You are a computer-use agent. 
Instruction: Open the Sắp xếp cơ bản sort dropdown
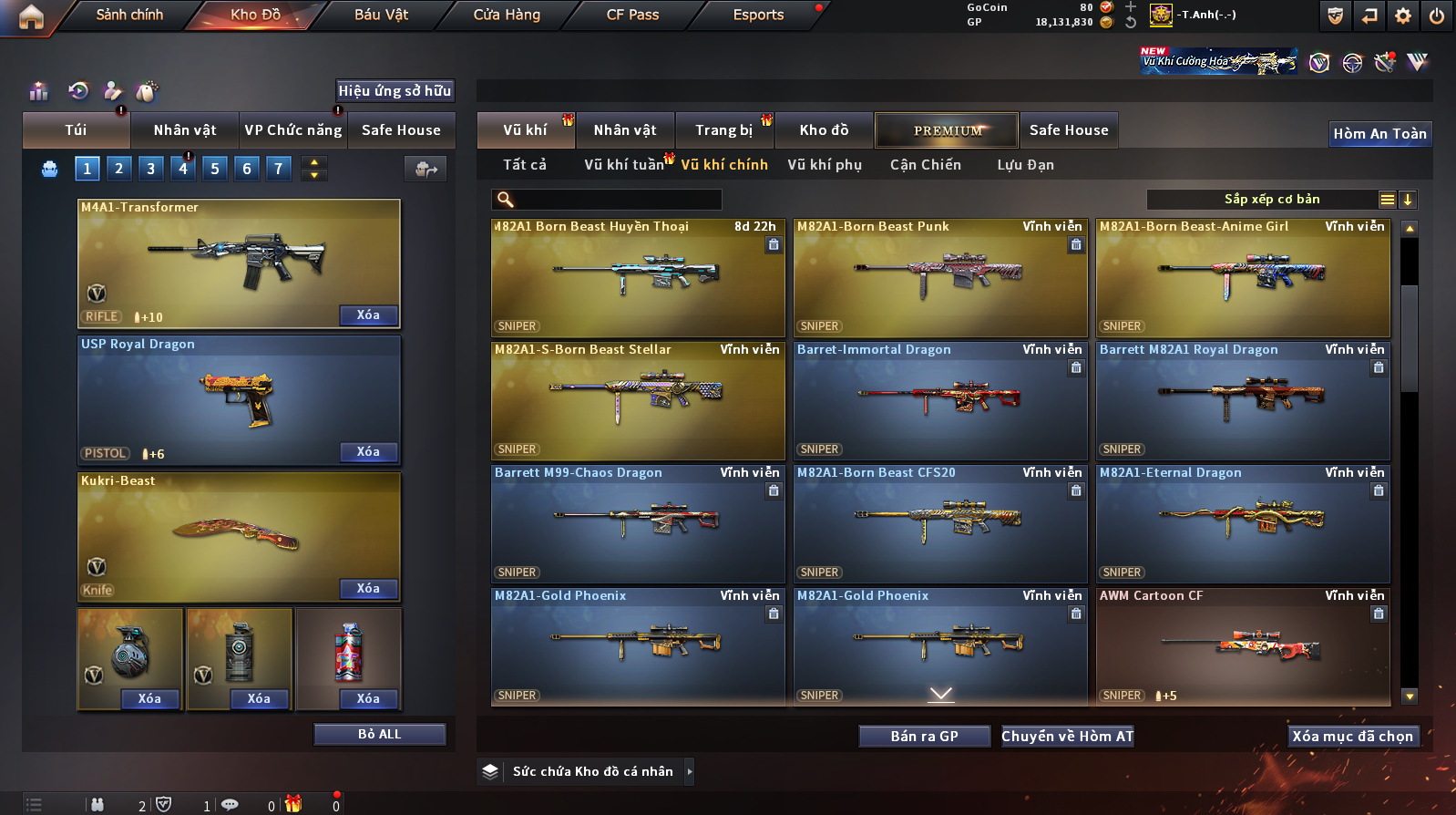(x=1270, y=200)
